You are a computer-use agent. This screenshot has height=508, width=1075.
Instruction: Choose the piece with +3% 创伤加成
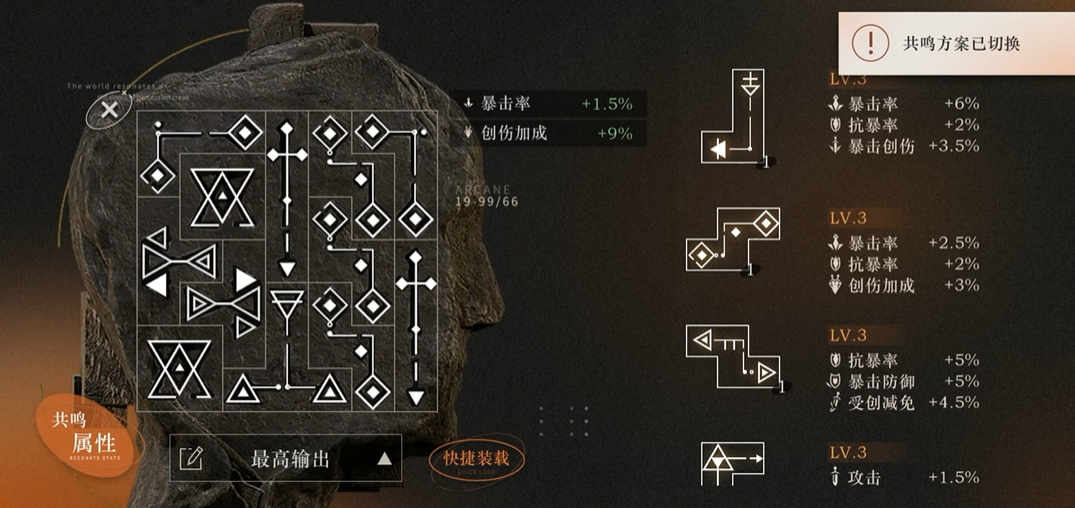click(x=733, y=243)
